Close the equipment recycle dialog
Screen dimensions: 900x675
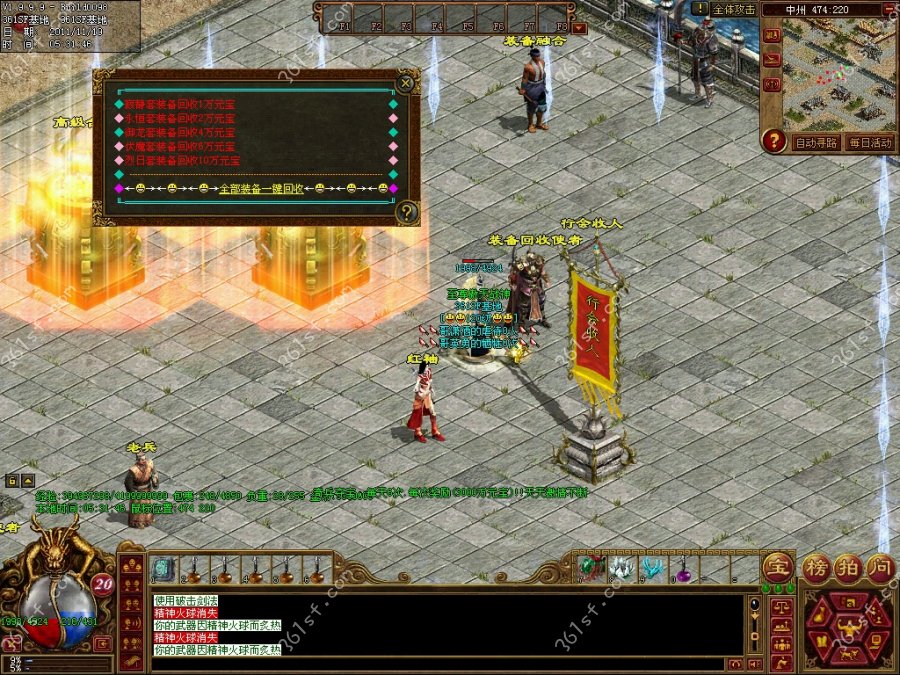tap(405, 82)
